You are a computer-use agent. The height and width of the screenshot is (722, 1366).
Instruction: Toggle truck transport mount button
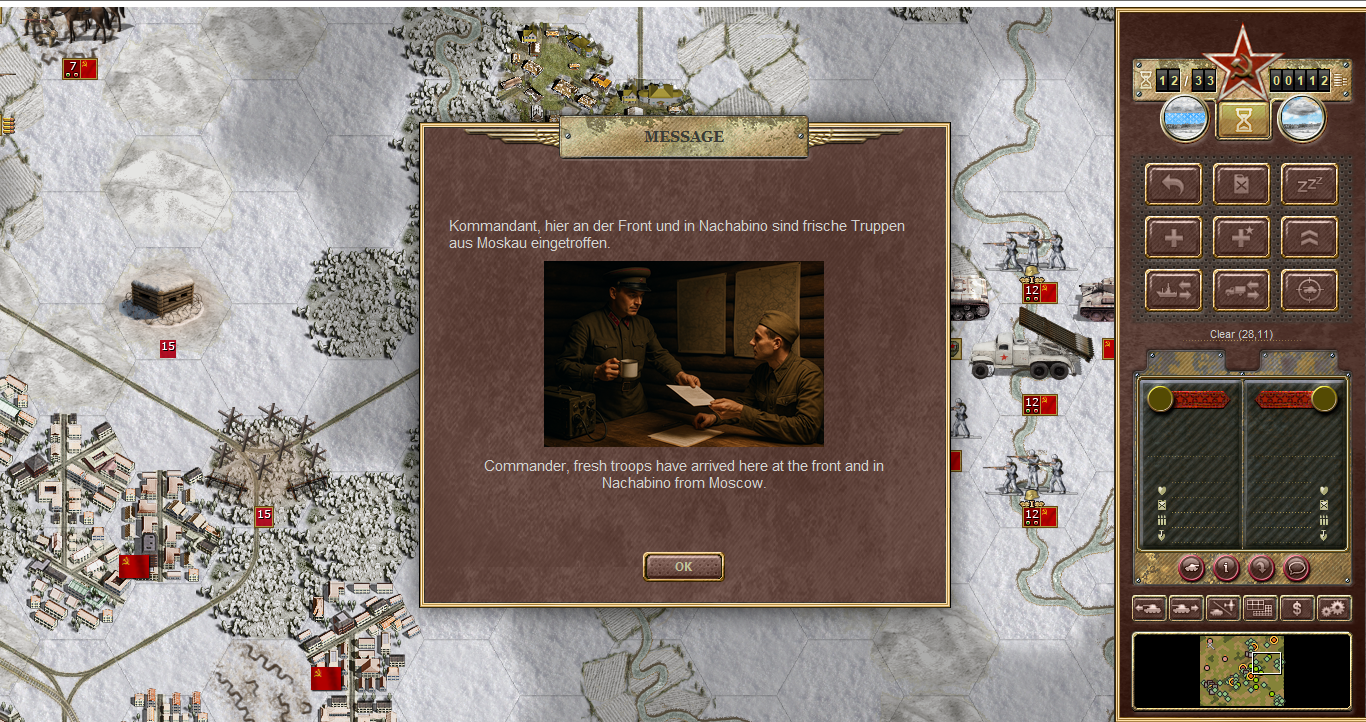pos(1242,290)
